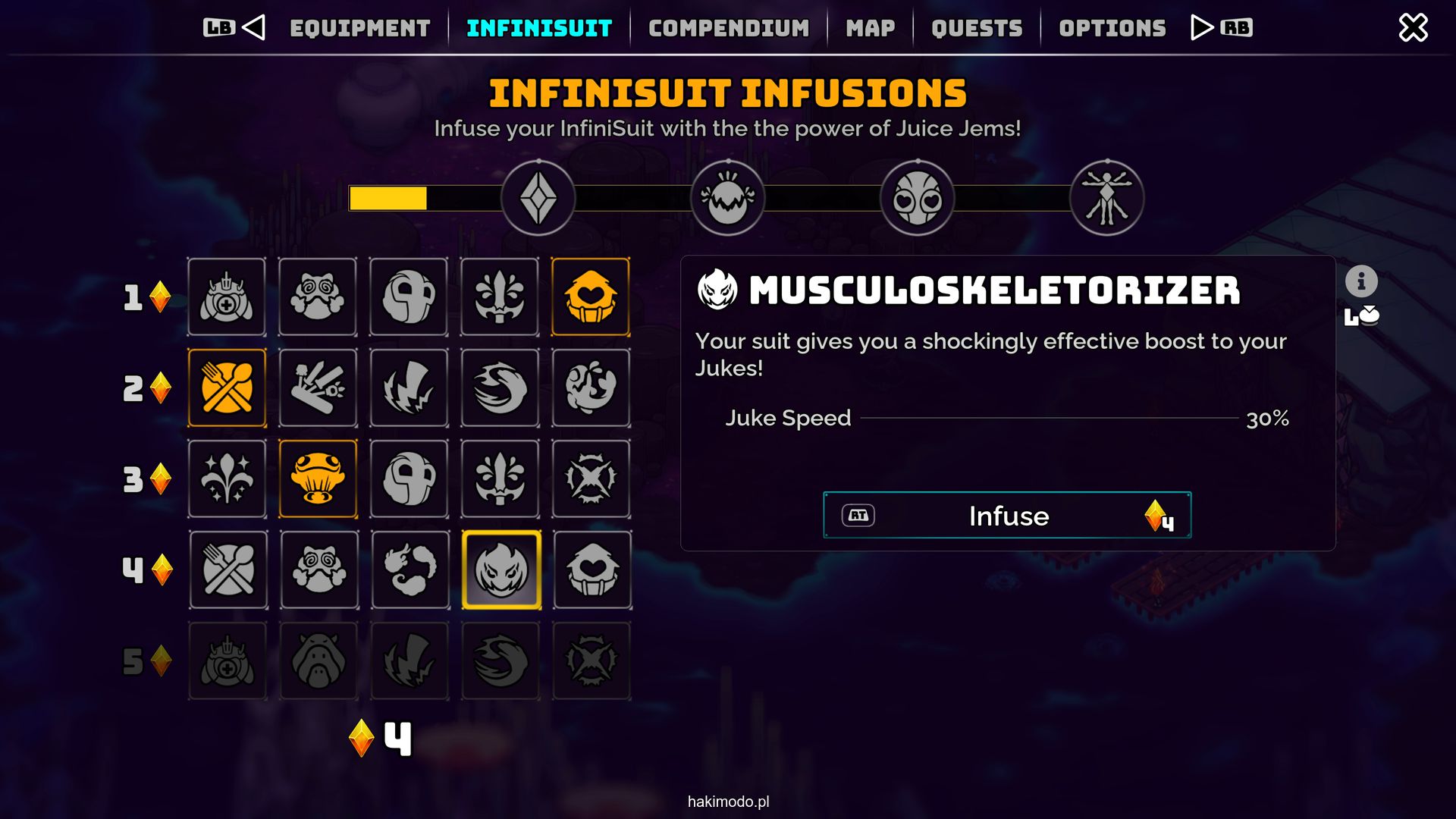Click the diamond milestone node on progress bar
Image resolution: width=1456 pixels, height=819 pixels.
click(x=538, y=199)
